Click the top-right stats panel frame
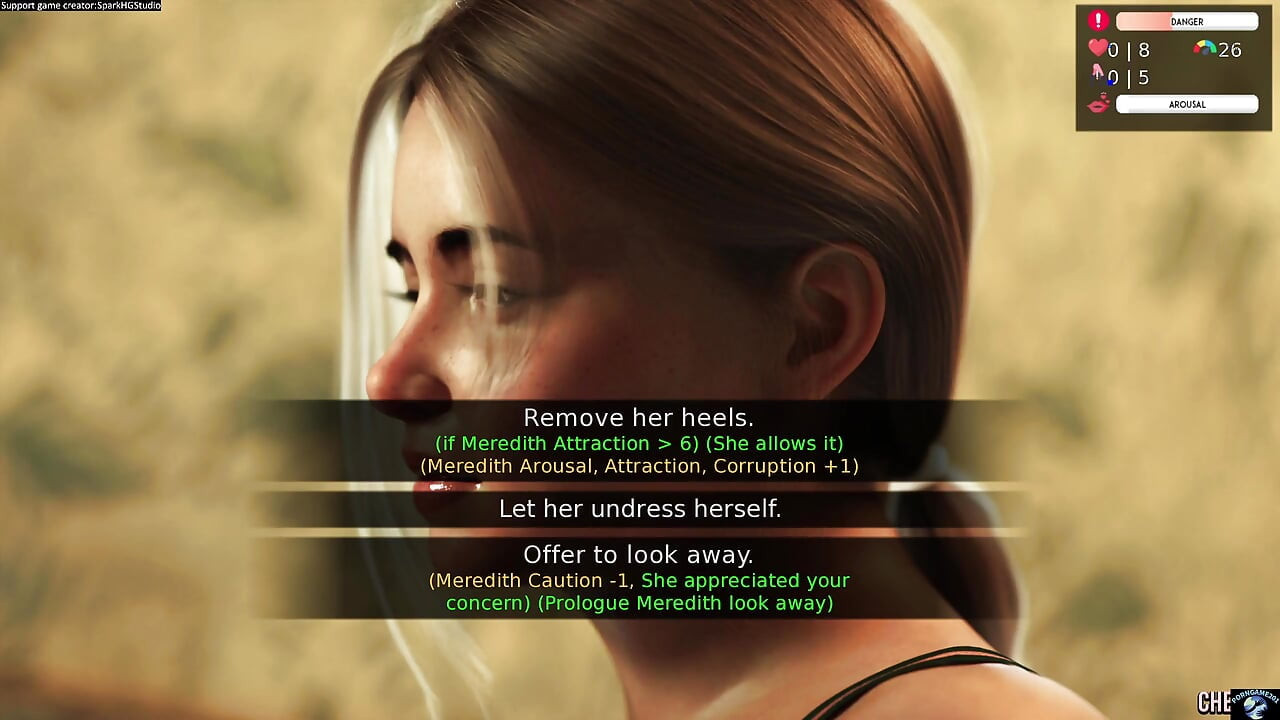 click(x=1172, y=68)
